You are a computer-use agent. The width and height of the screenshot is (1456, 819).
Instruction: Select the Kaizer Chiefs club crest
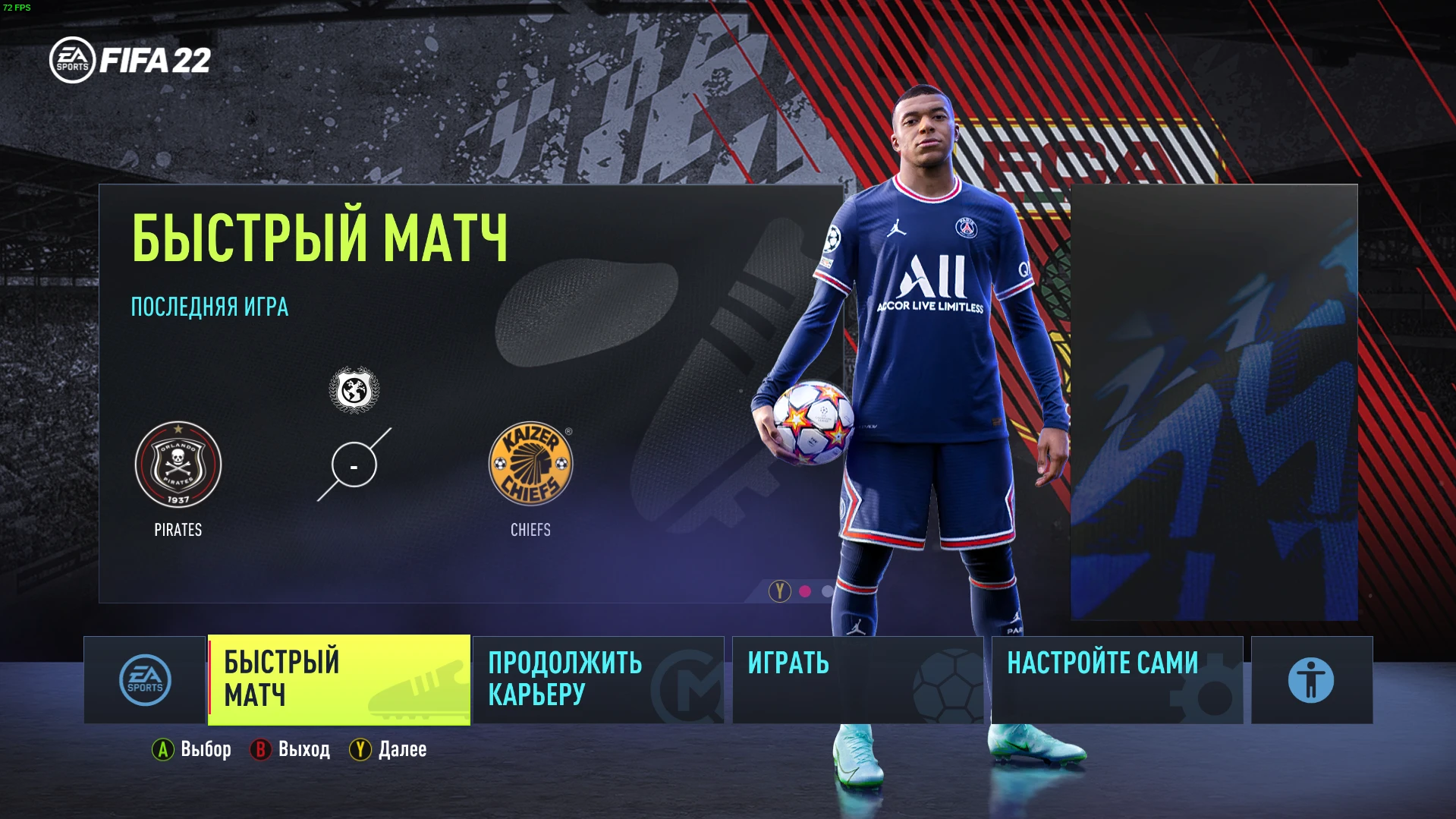(x=530, y=465)
